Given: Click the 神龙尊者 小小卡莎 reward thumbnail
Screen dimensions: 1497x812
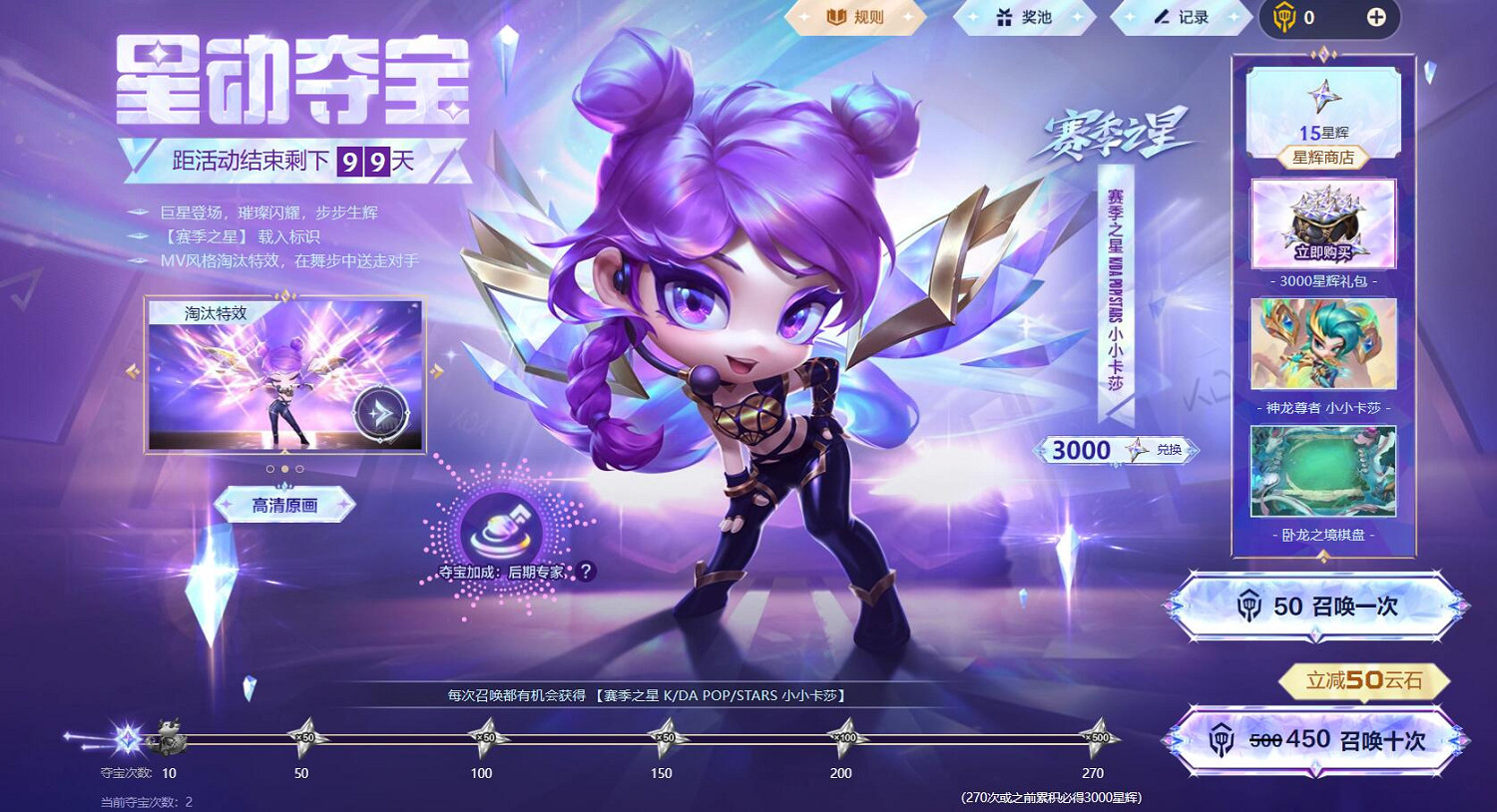Looking at the screenshot, I should 1322,344.
